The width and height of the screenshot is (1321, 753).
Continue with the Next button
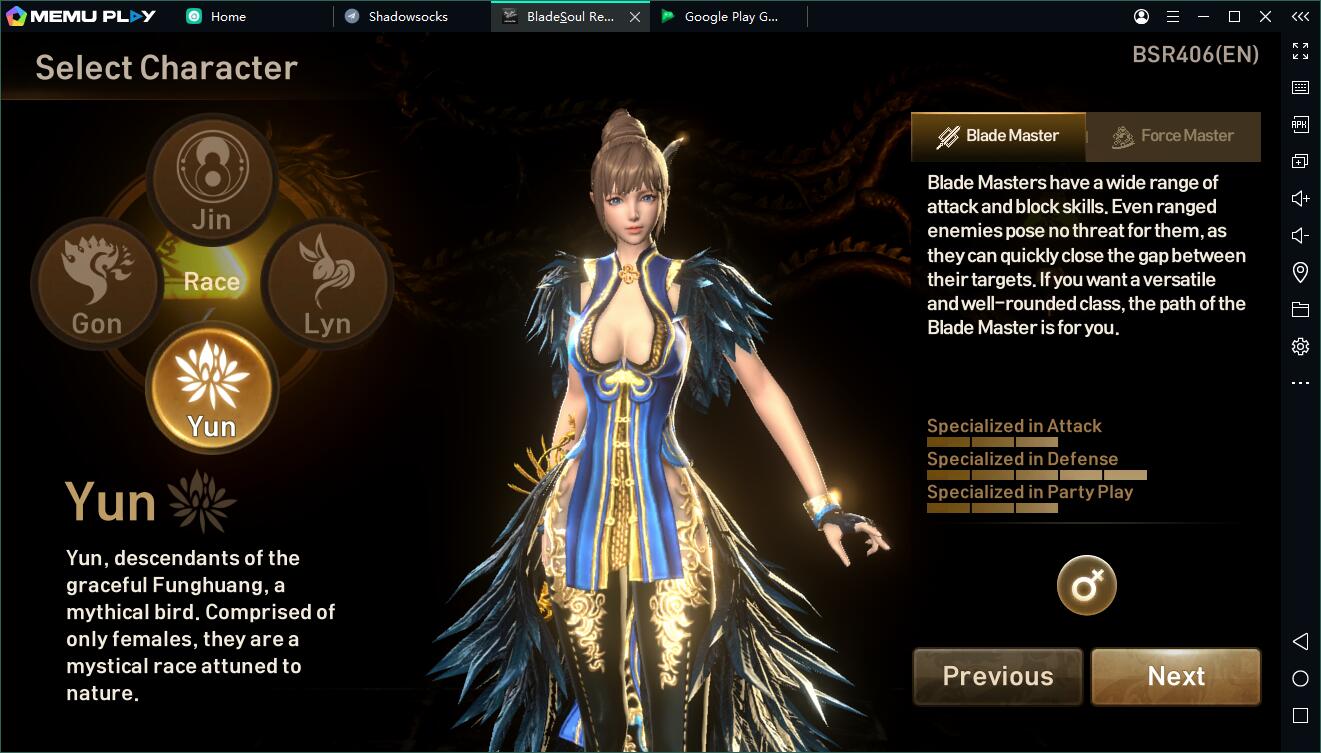1176,676
